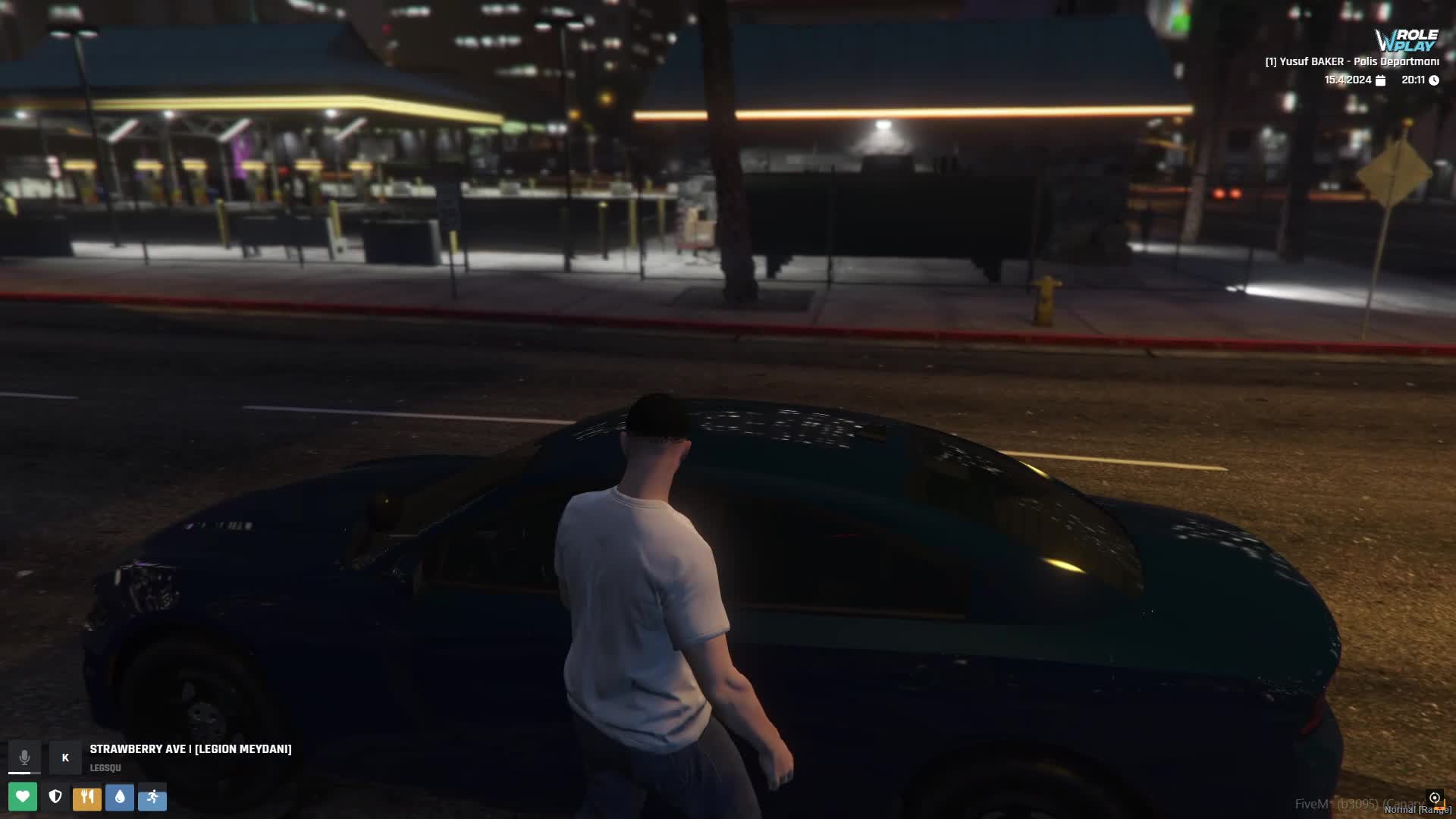Choose the blue water drop thirst icon

pyautogui.click(x=120, y=796)
